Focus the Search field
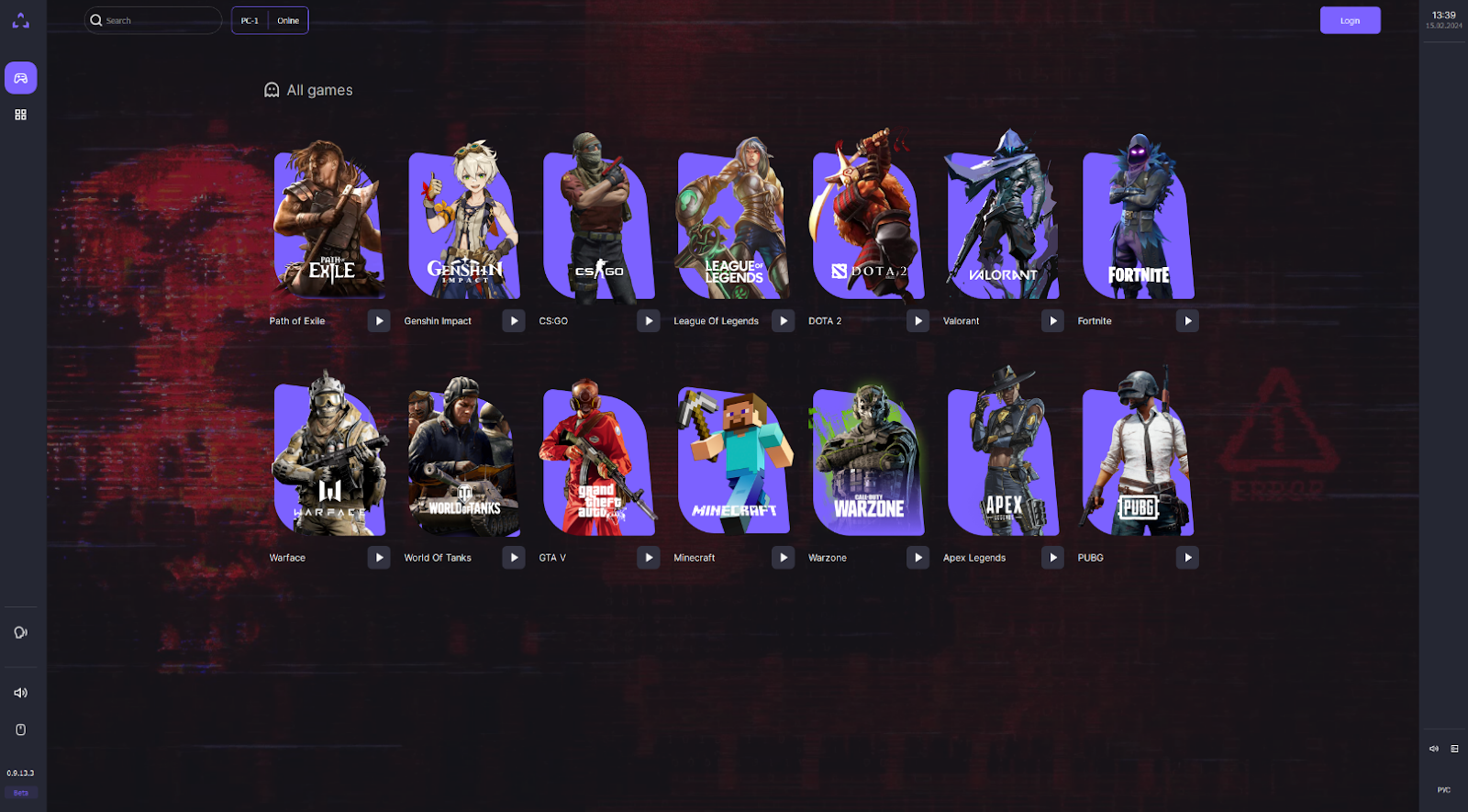The height and width of the screenshot is (812, 1468). pyautogui.click(x=156, y=20)
